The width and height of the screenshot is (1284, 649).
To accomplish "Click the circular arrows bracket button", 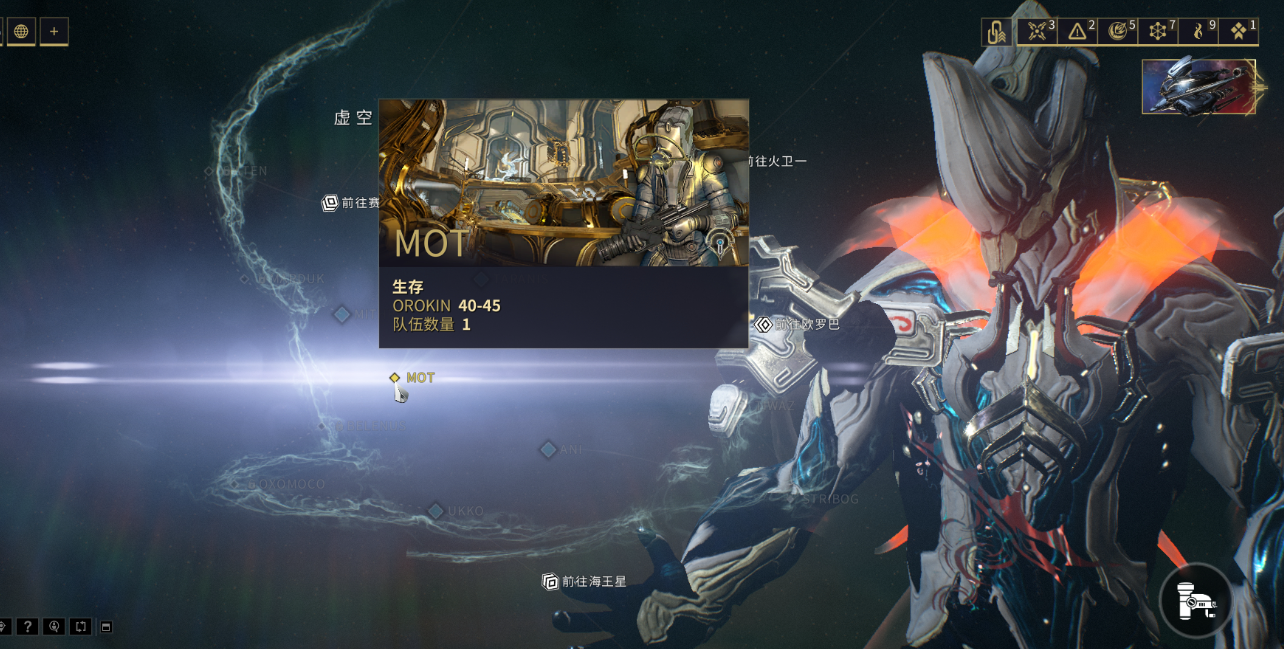I will click(81, 627).
